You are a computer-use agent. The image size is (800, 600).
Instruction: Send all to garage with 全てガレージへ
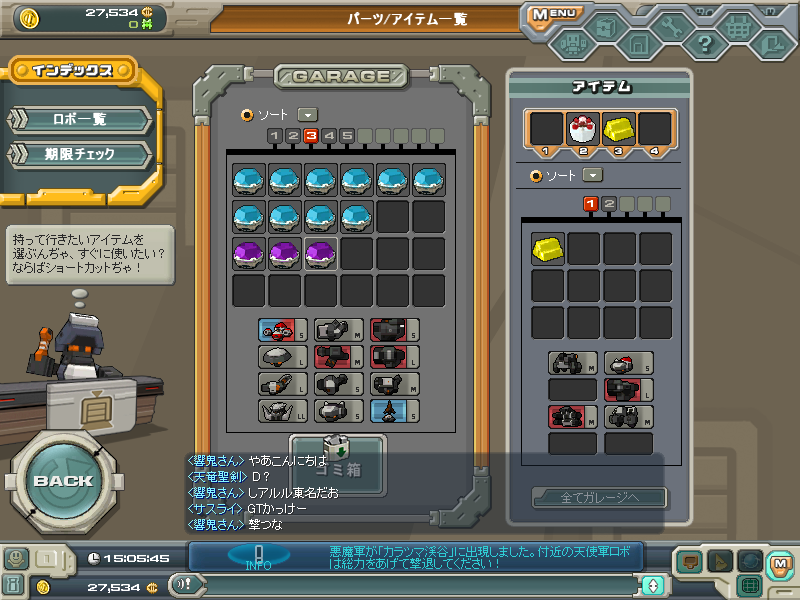600,497
